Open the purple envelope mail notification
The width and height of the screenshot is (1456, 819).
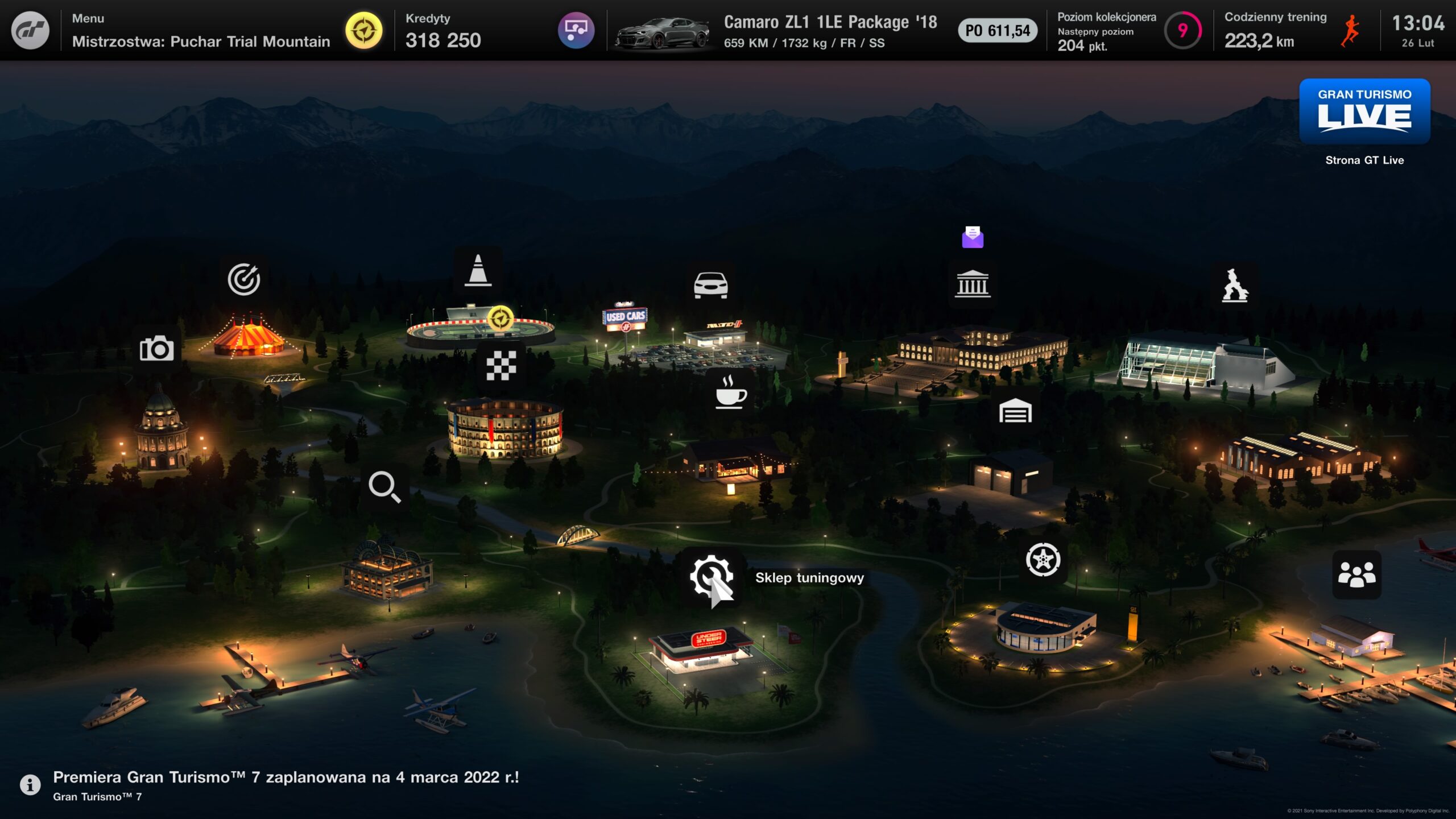point(973,237)
